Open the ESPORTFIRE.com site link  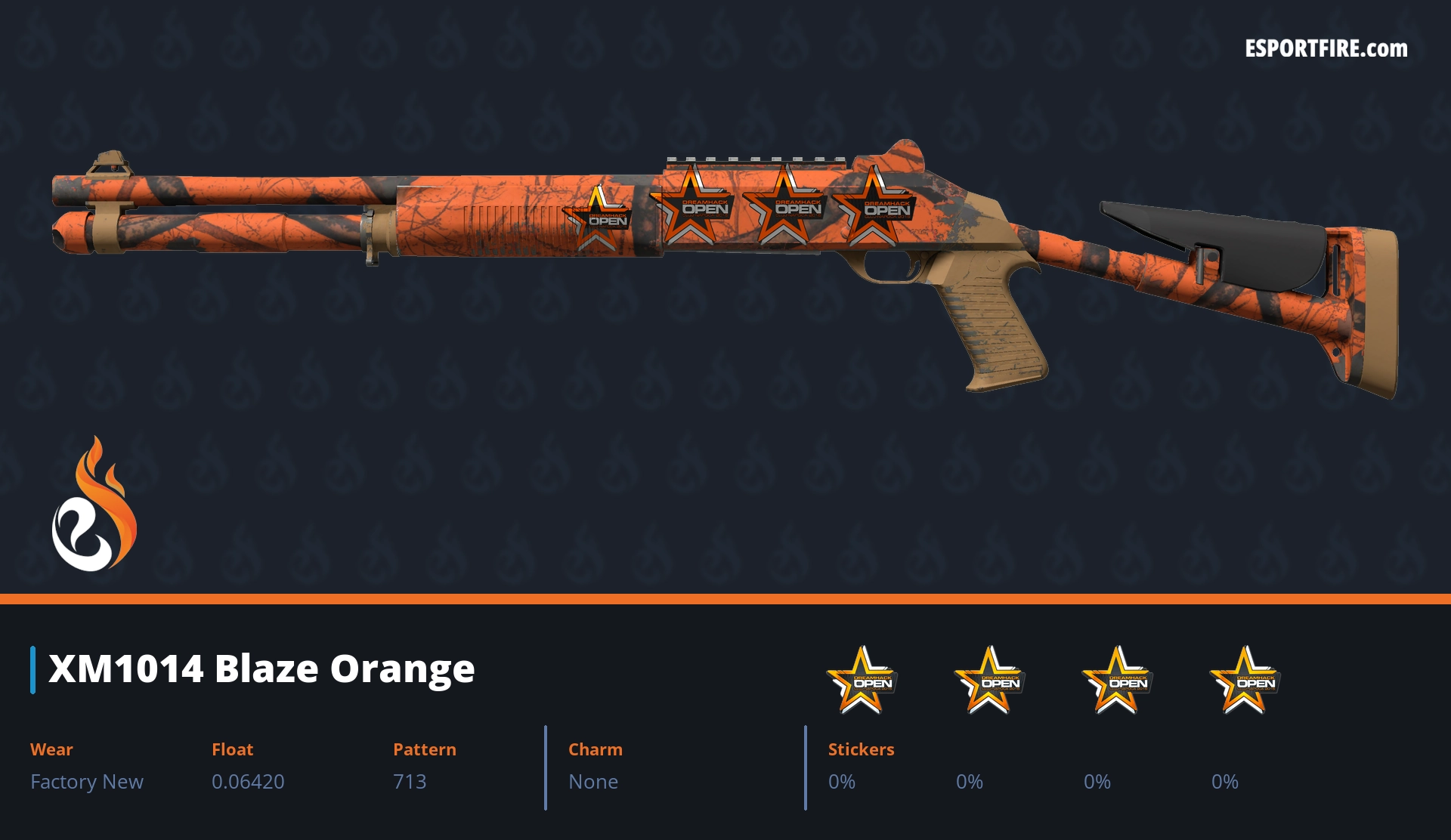1326,49
